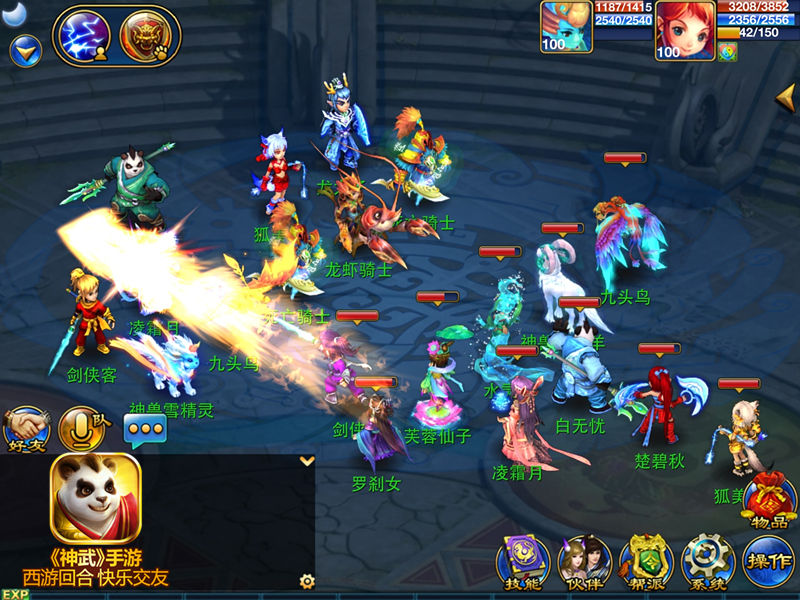This screenshot has width=800, height=600.
Task: Open the 好友 handshake friends list
Action: pos(25,428)
